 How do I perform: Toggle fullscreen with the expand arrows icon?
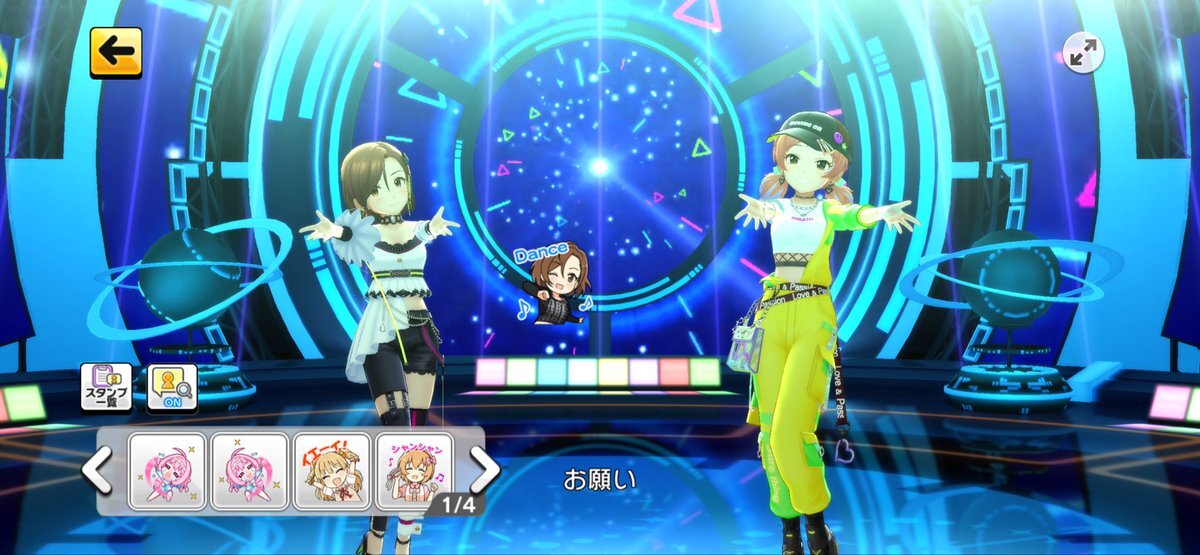pos(1081,54)
